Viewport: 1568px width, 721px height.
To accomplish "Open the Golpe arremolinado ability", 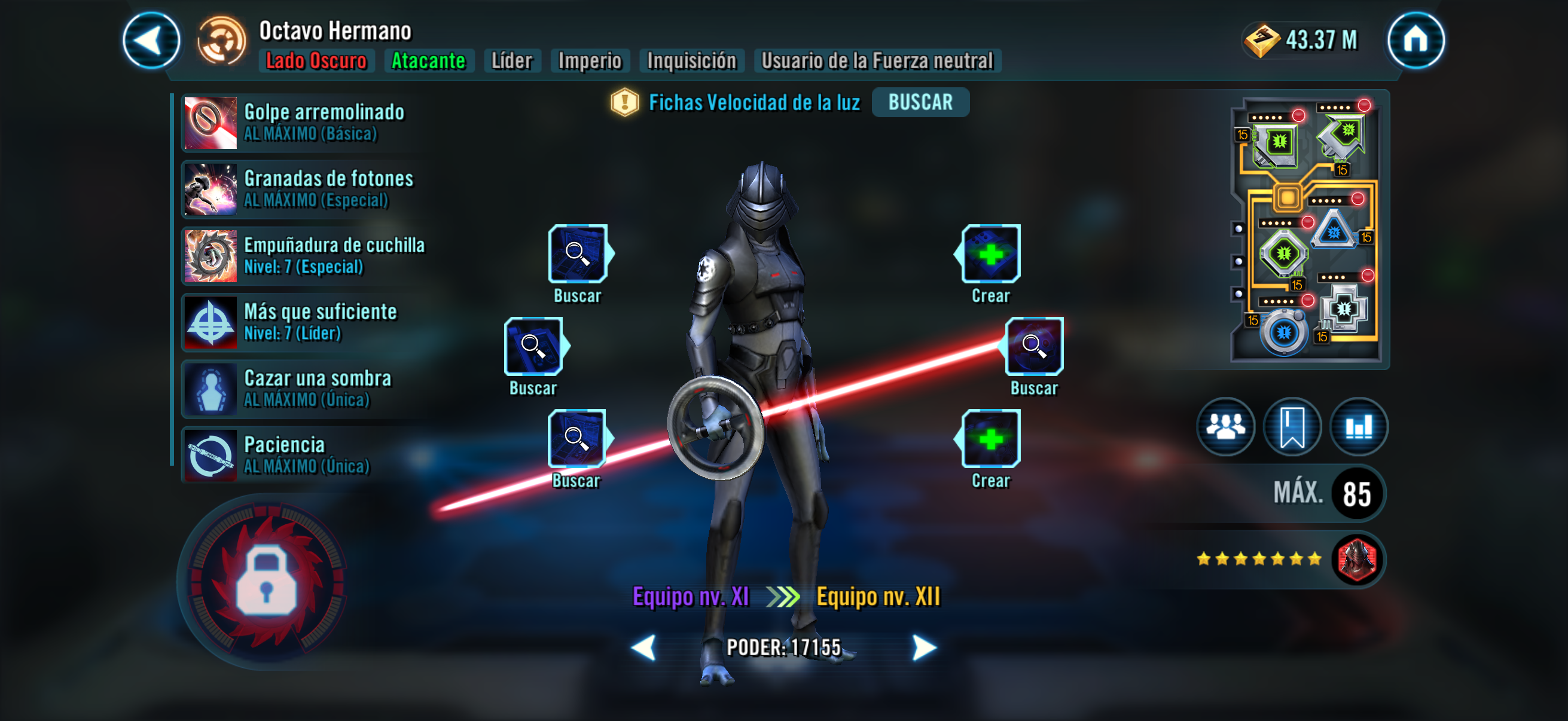I will click(x=304, y=123).
